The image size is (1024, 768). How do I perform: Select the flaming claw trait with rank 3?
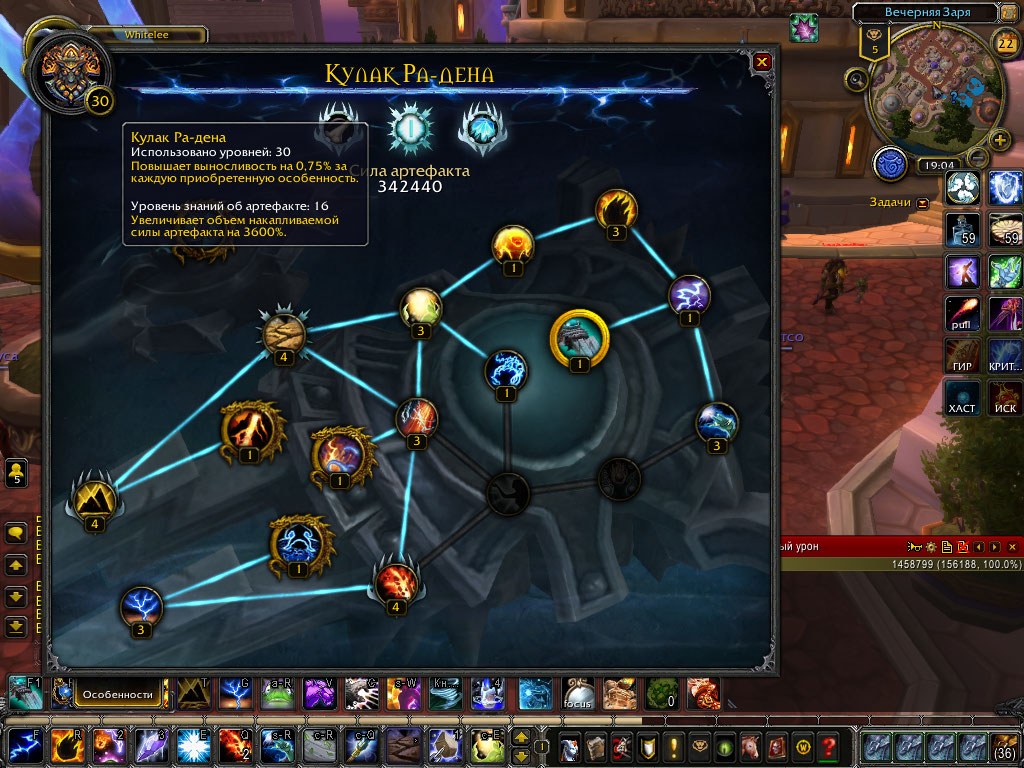click(x=616, y=209)
